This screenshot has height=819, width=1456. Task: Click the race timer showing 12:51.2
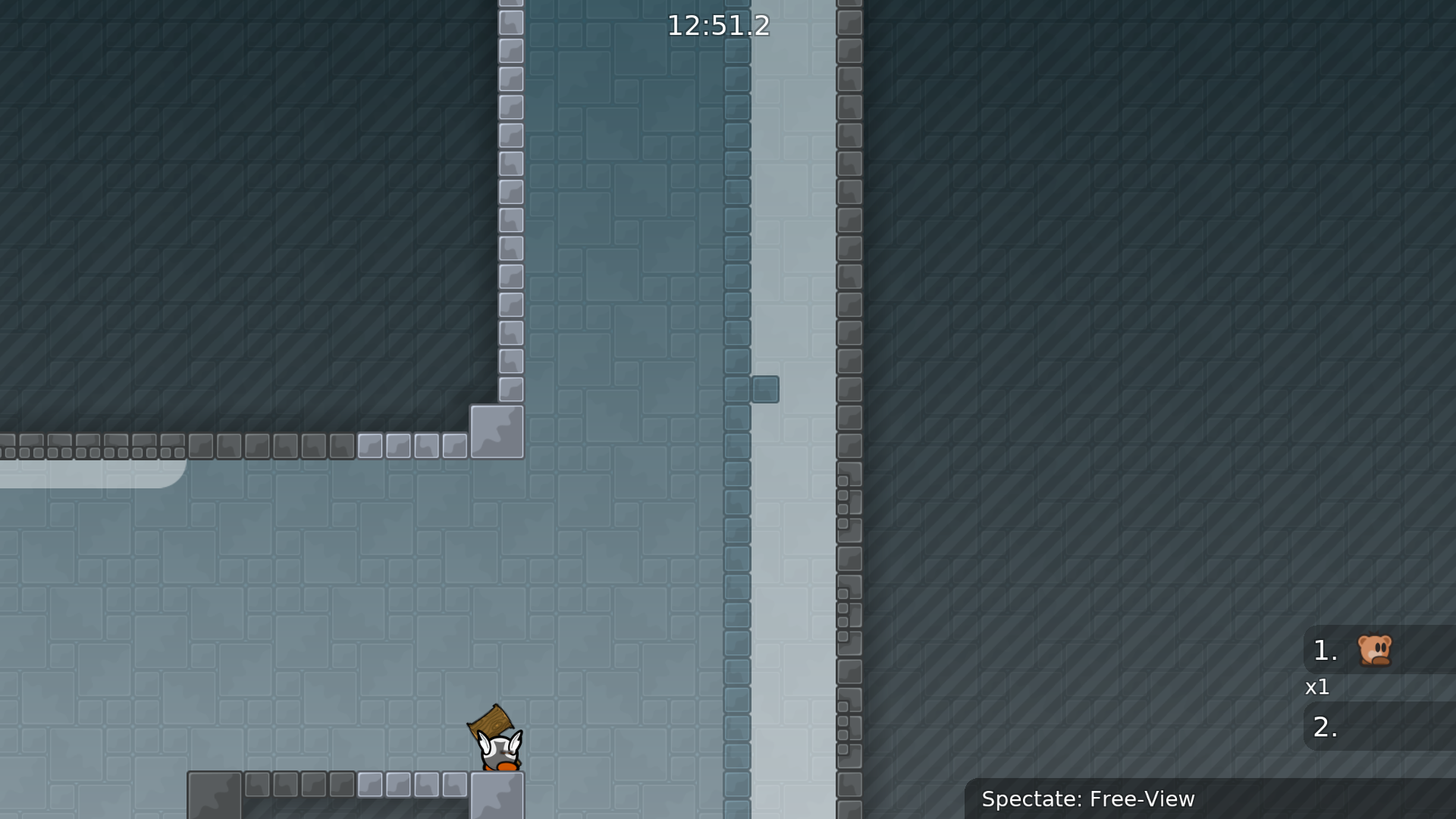[718, 25]
